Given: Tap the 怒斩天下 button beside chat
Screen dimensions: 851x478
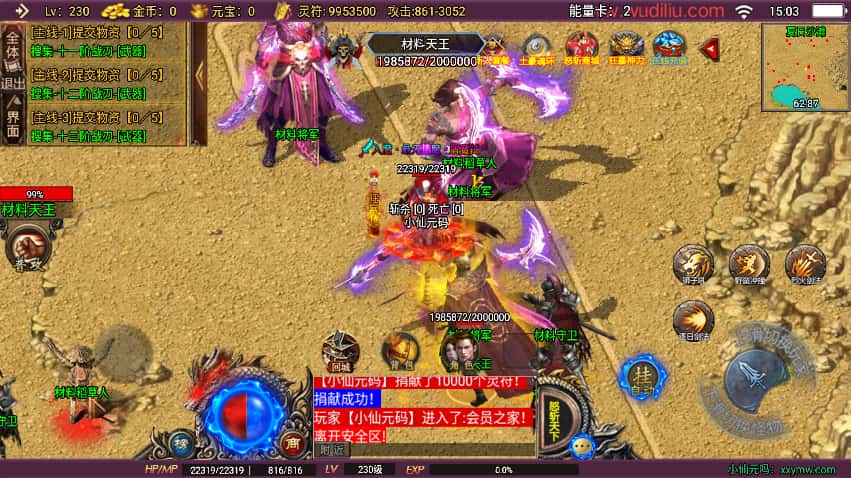Looking at the screenshot, I should 555,419.
